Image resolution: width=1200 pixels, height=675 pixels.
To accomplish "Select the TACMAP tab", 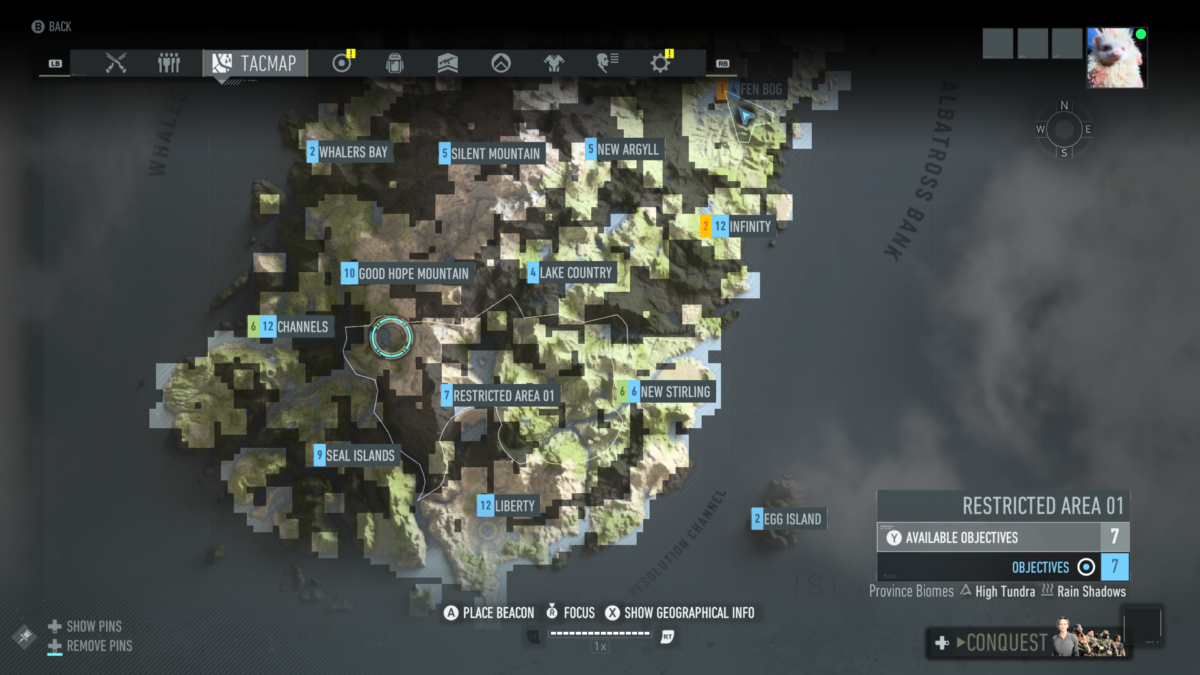I will tap(256, 63).
